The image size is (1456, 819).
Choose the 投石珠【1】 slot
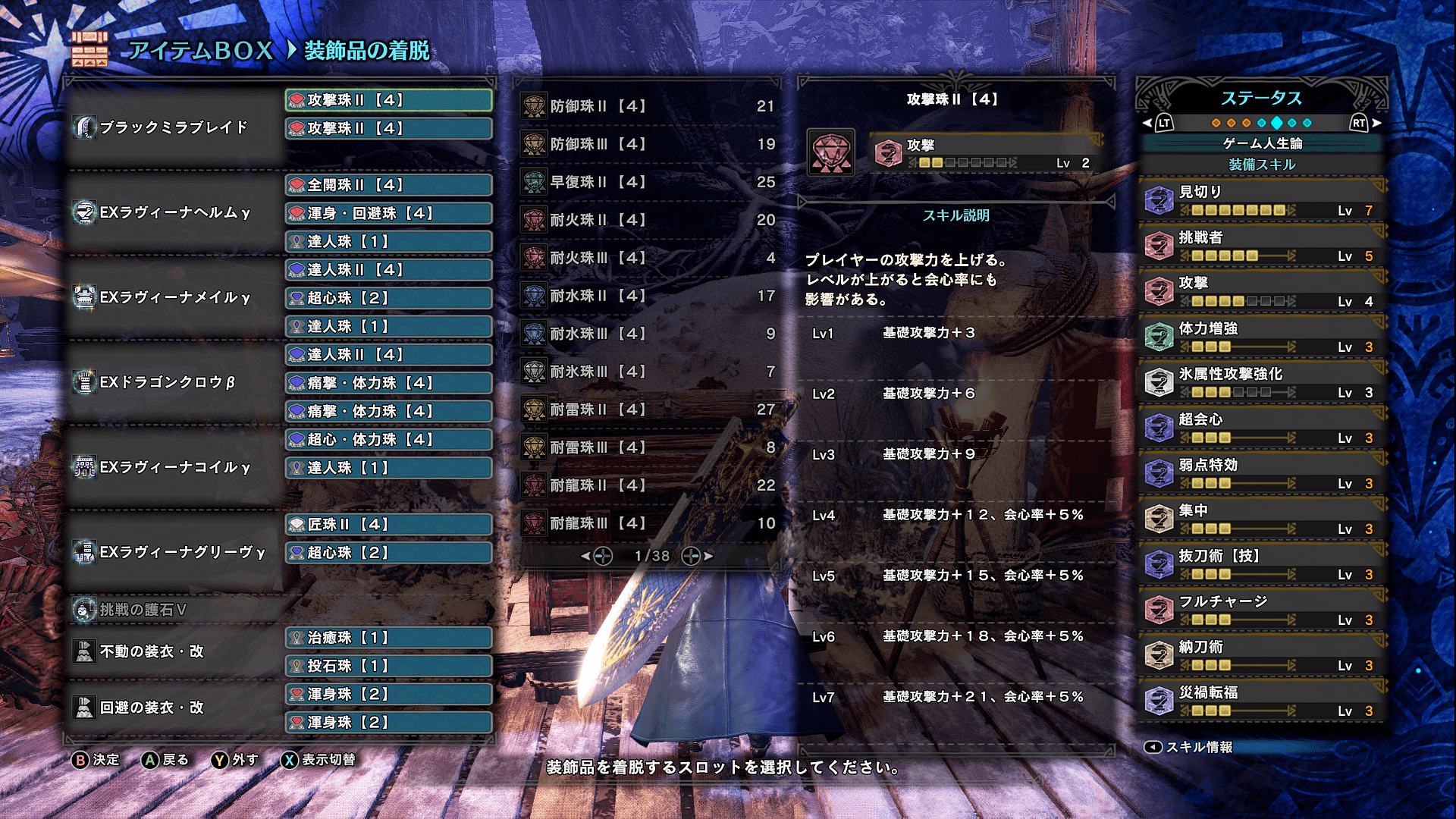click(388, 666)
